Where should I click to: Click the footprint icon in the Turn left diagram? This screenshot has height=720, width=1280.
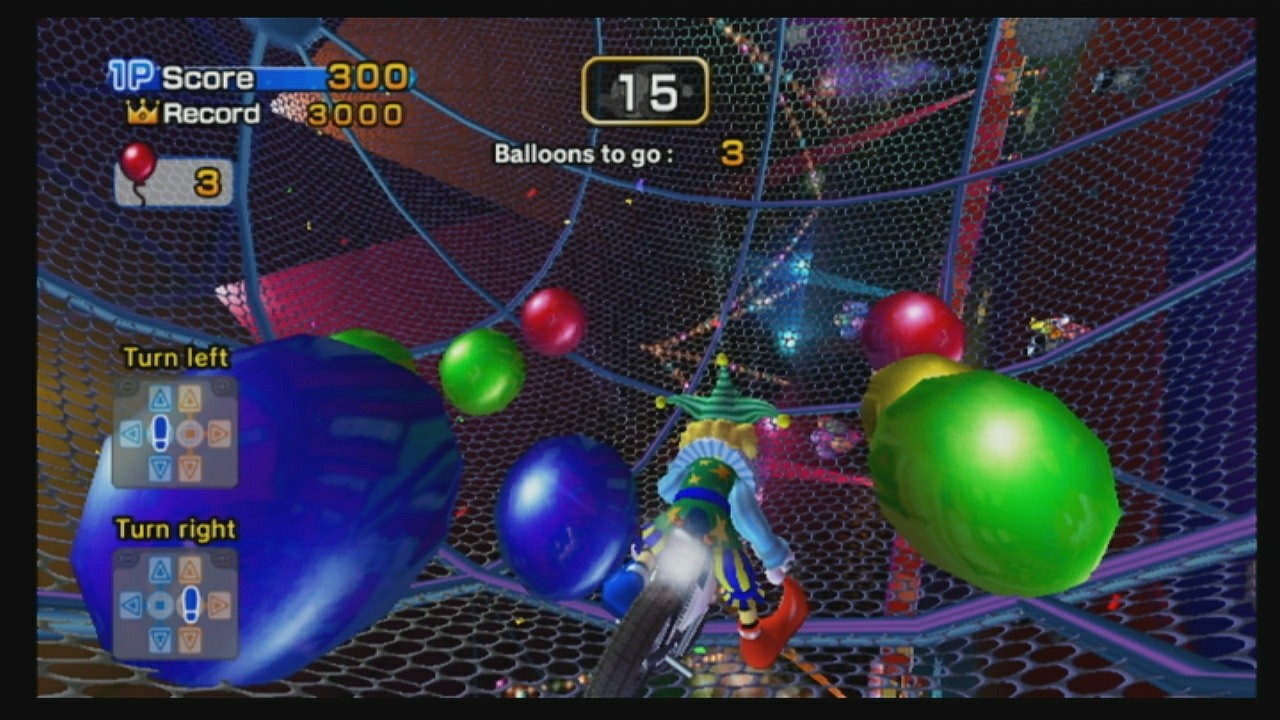[160, 432]
